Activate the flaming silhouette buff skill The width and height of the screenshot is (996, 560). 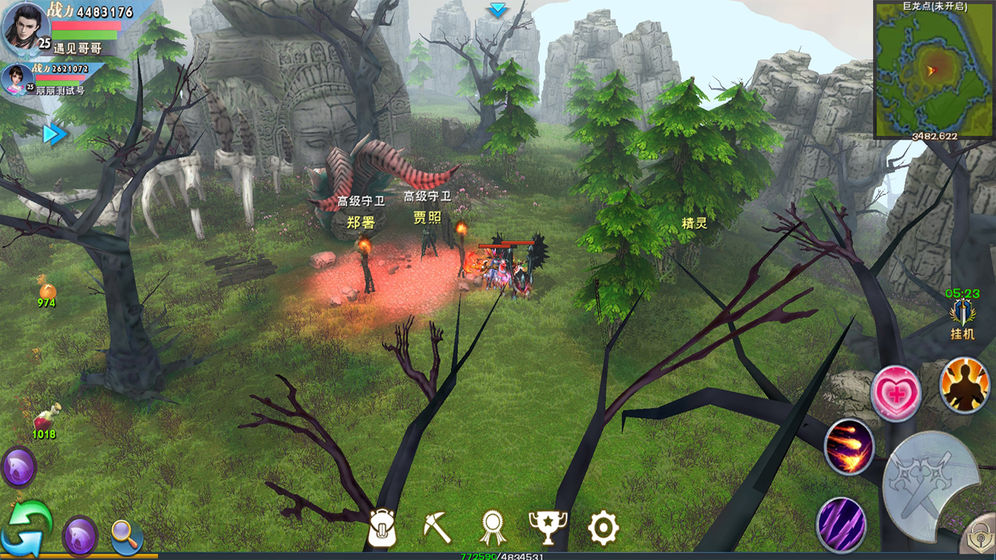coord(964,385)
